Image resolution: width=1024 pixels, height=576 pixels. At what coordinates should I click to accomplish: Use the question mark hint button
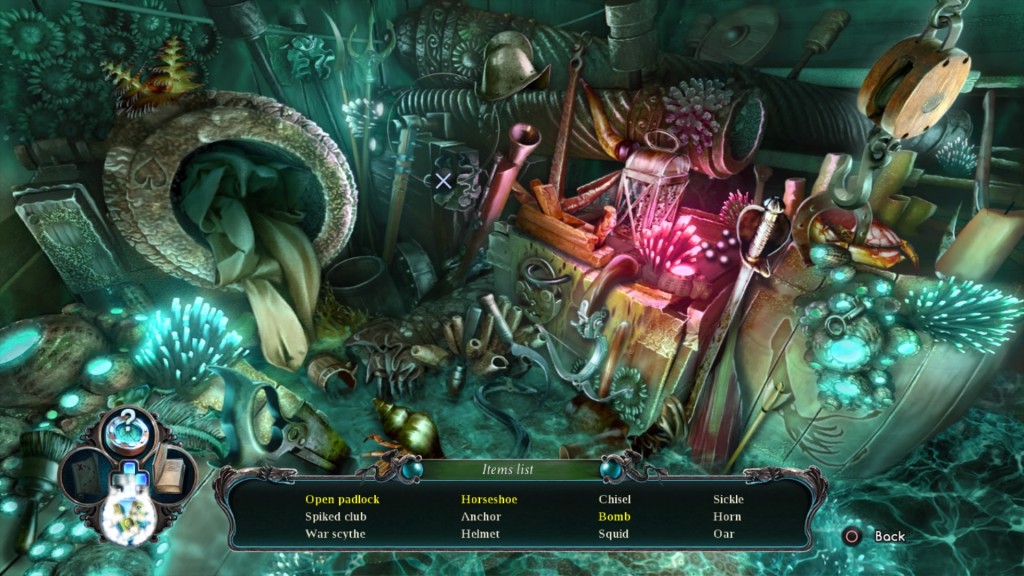point(127,427)
